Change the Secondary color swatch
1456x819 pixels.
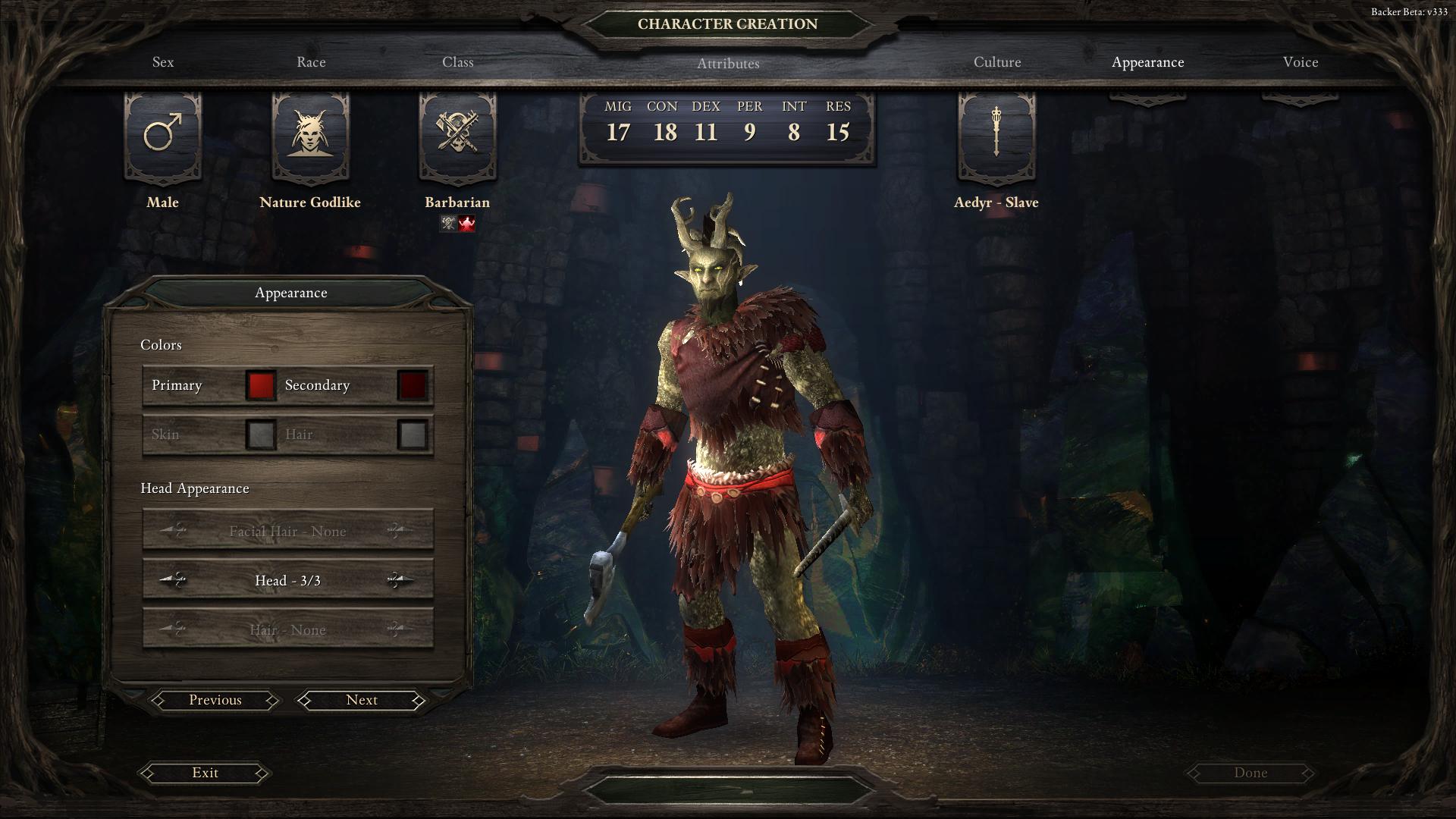413,385
